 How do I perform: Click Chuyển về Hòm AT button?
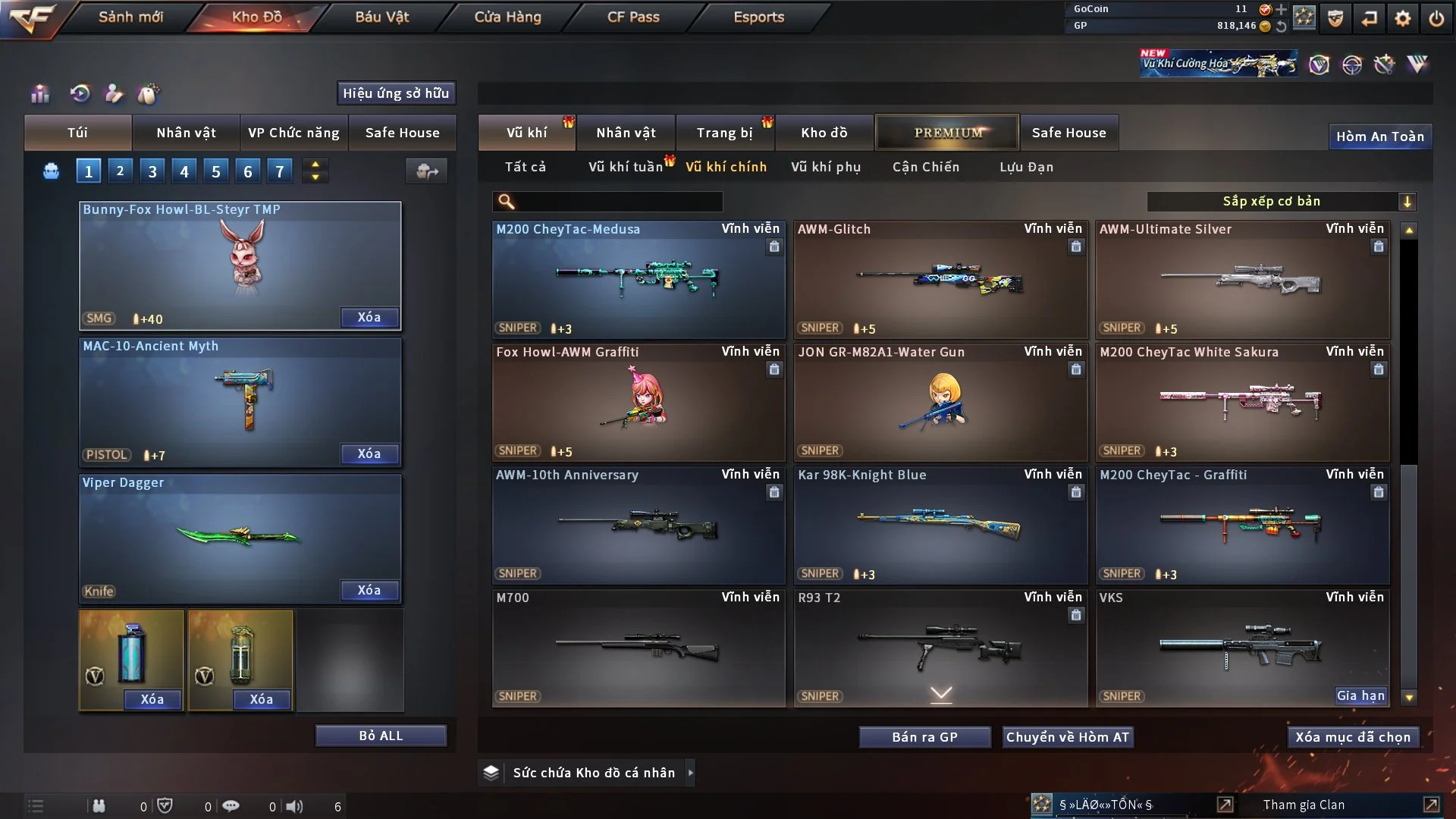tap(1067, 737)
